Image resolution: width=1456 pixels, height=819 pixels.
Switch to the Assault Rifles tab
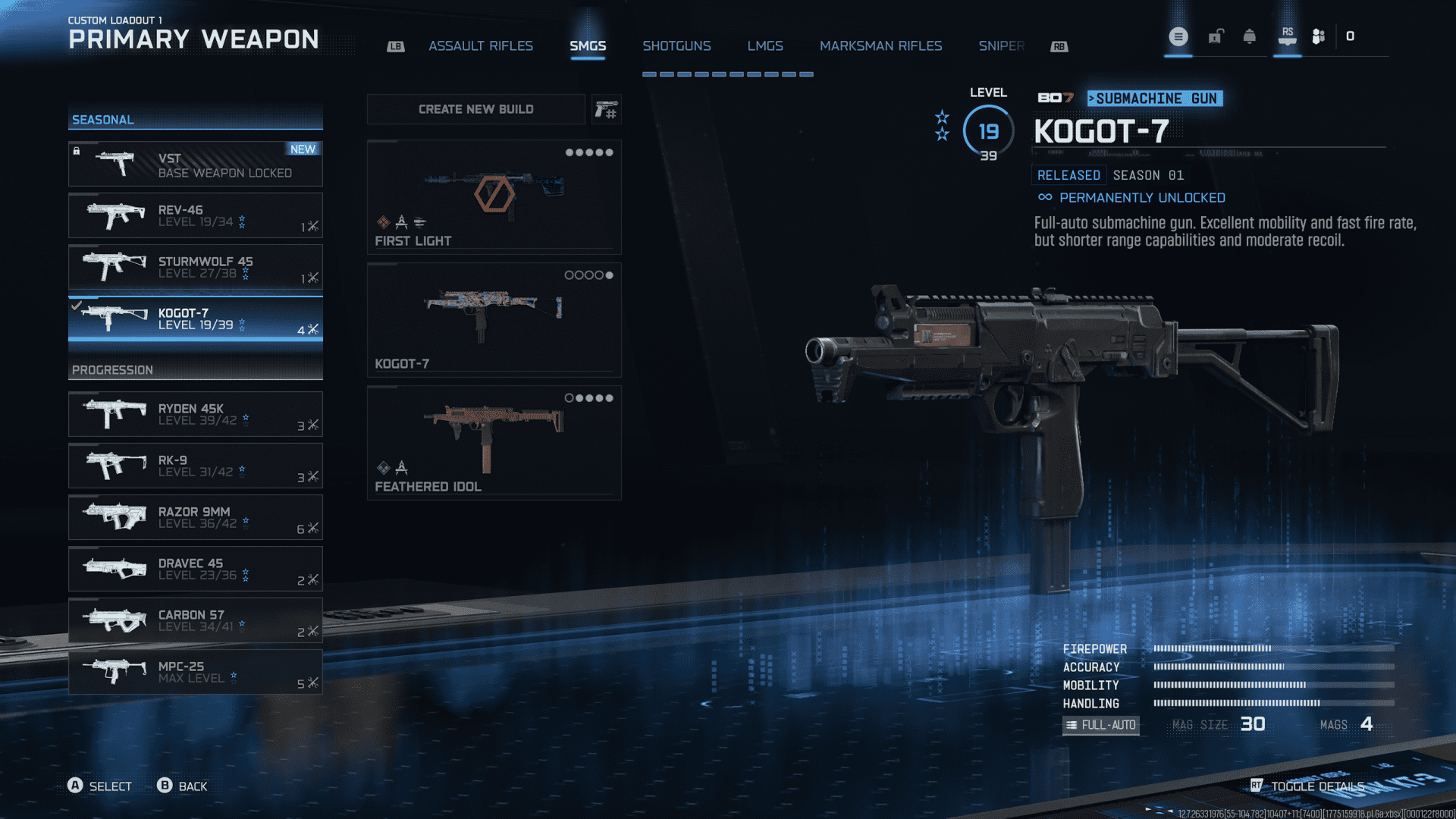tap(481, 46)
